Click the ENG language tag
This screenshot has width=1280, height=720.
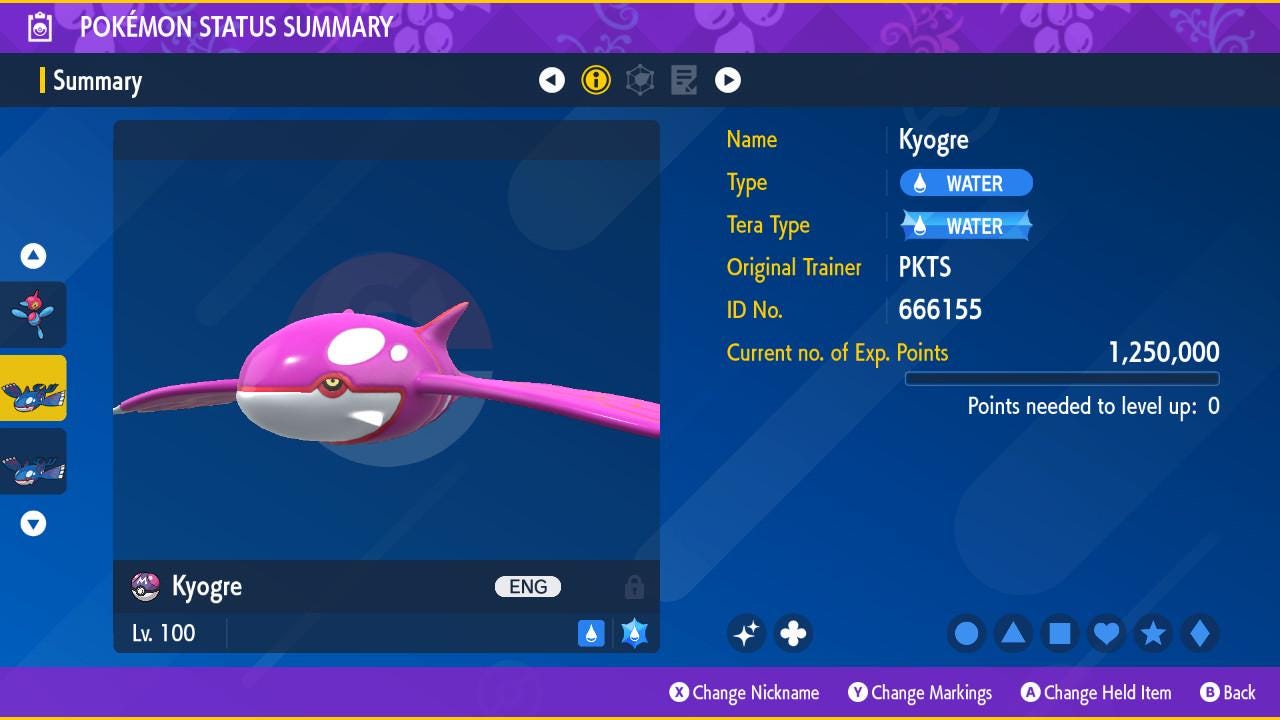click(x=528, y=587)
